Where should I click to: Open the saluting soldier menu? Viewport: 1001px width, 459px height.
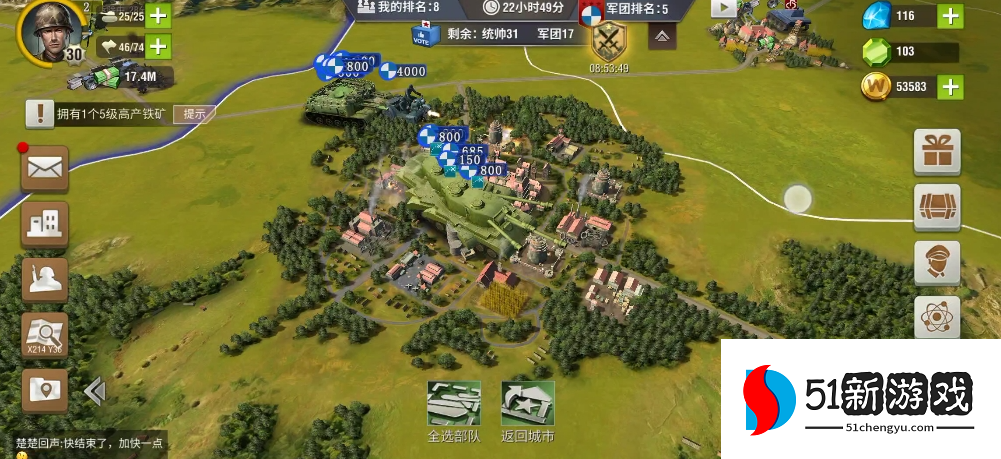(x=45, y=280)
